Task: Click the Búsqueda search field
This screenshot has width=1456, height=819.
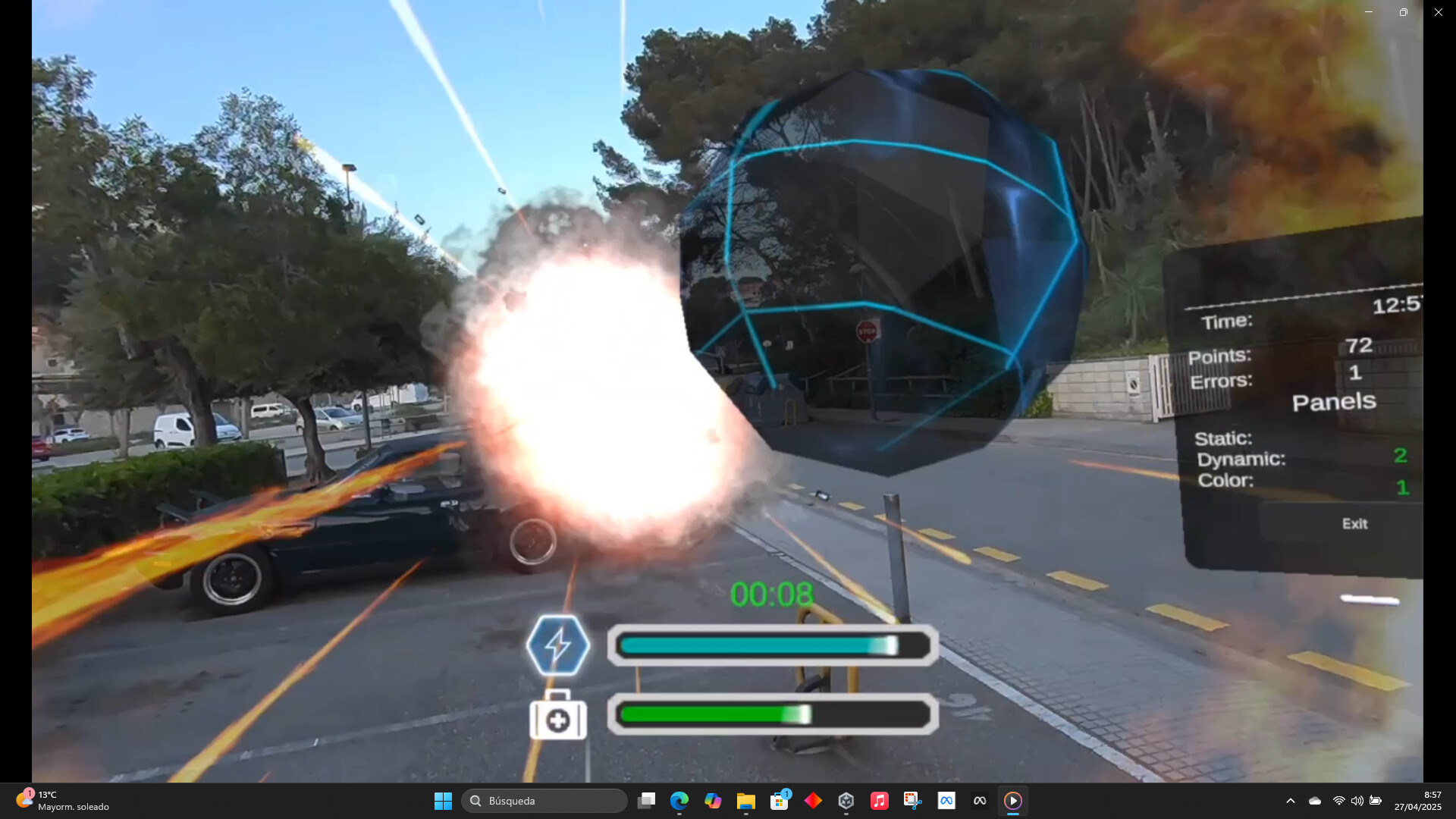Action: coord(544,800)
